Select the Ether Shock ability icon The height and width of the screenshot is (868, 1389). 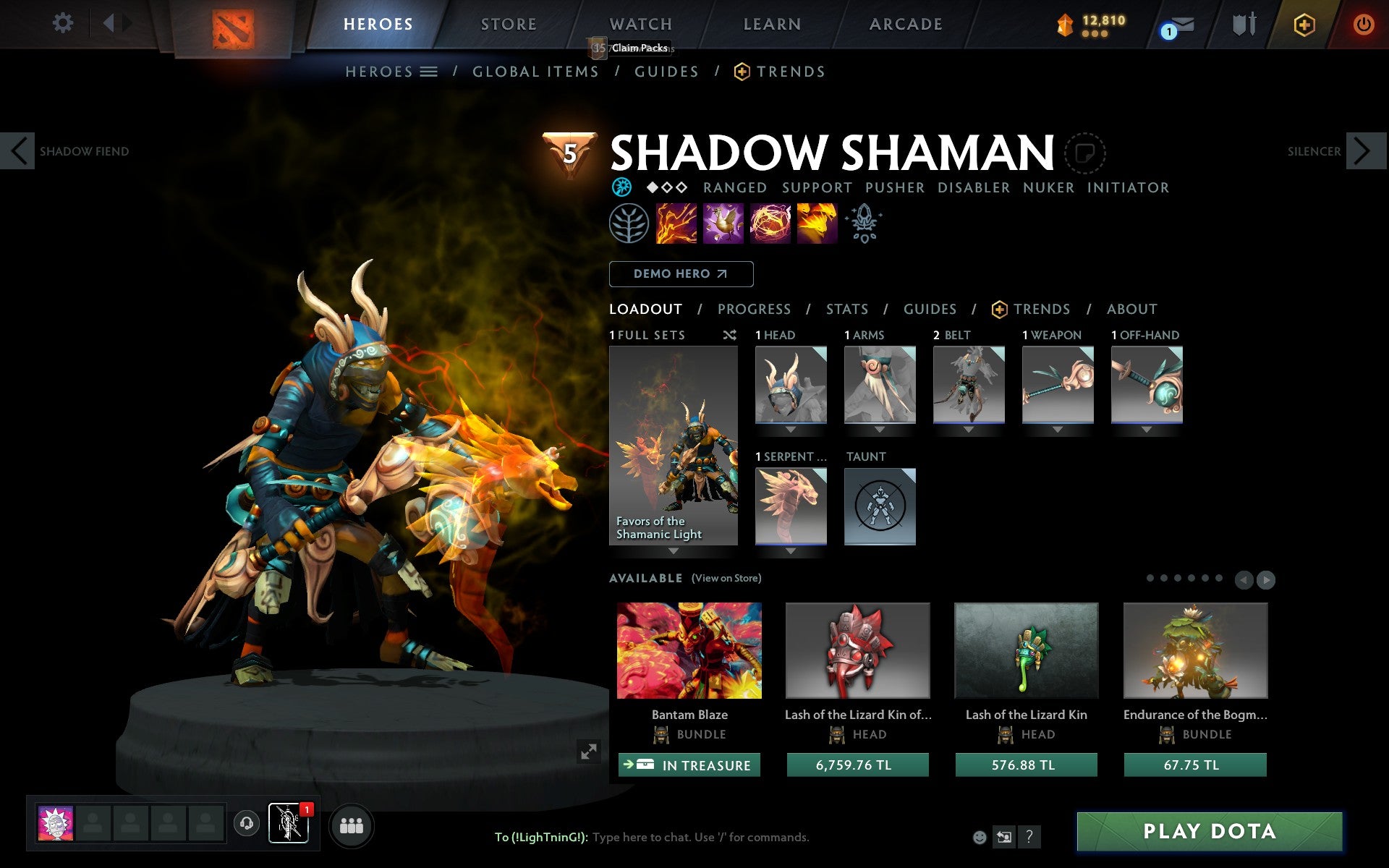coord(677,224)
